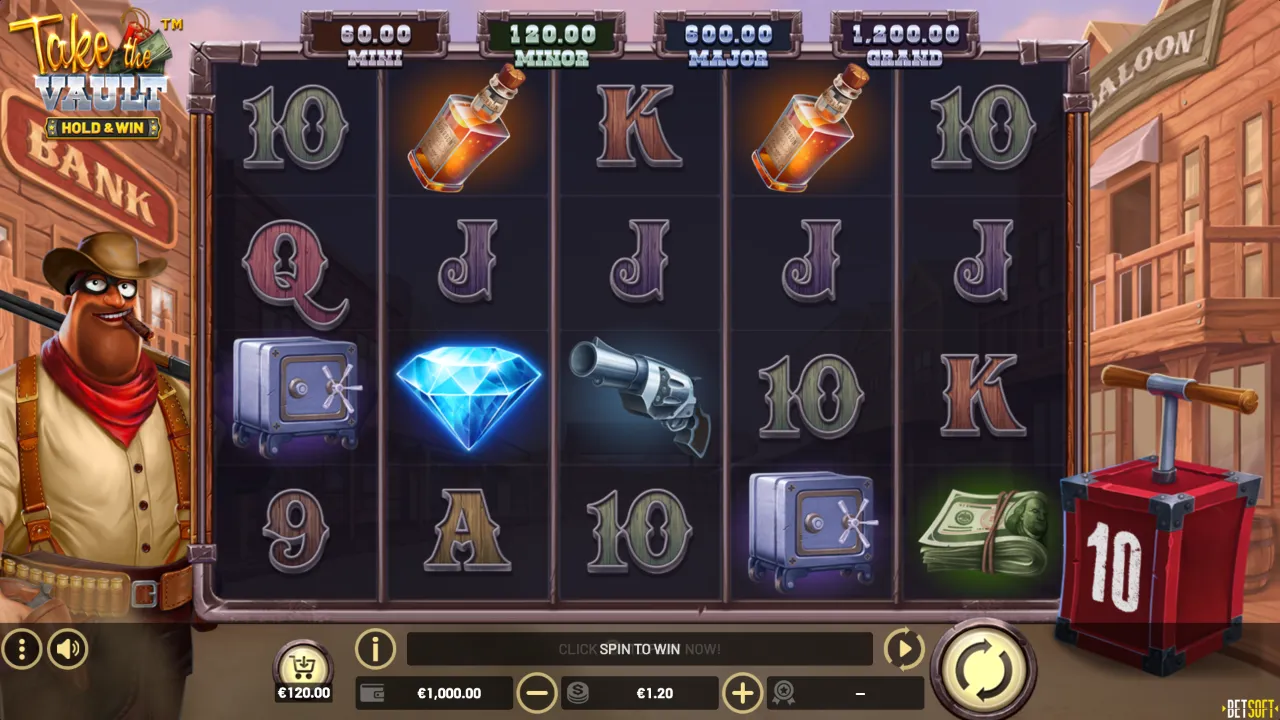This screenshot has height=720, width=1280.
Task: Open the Buy Feature shop for €120.00
Action: tap(303, 665)
